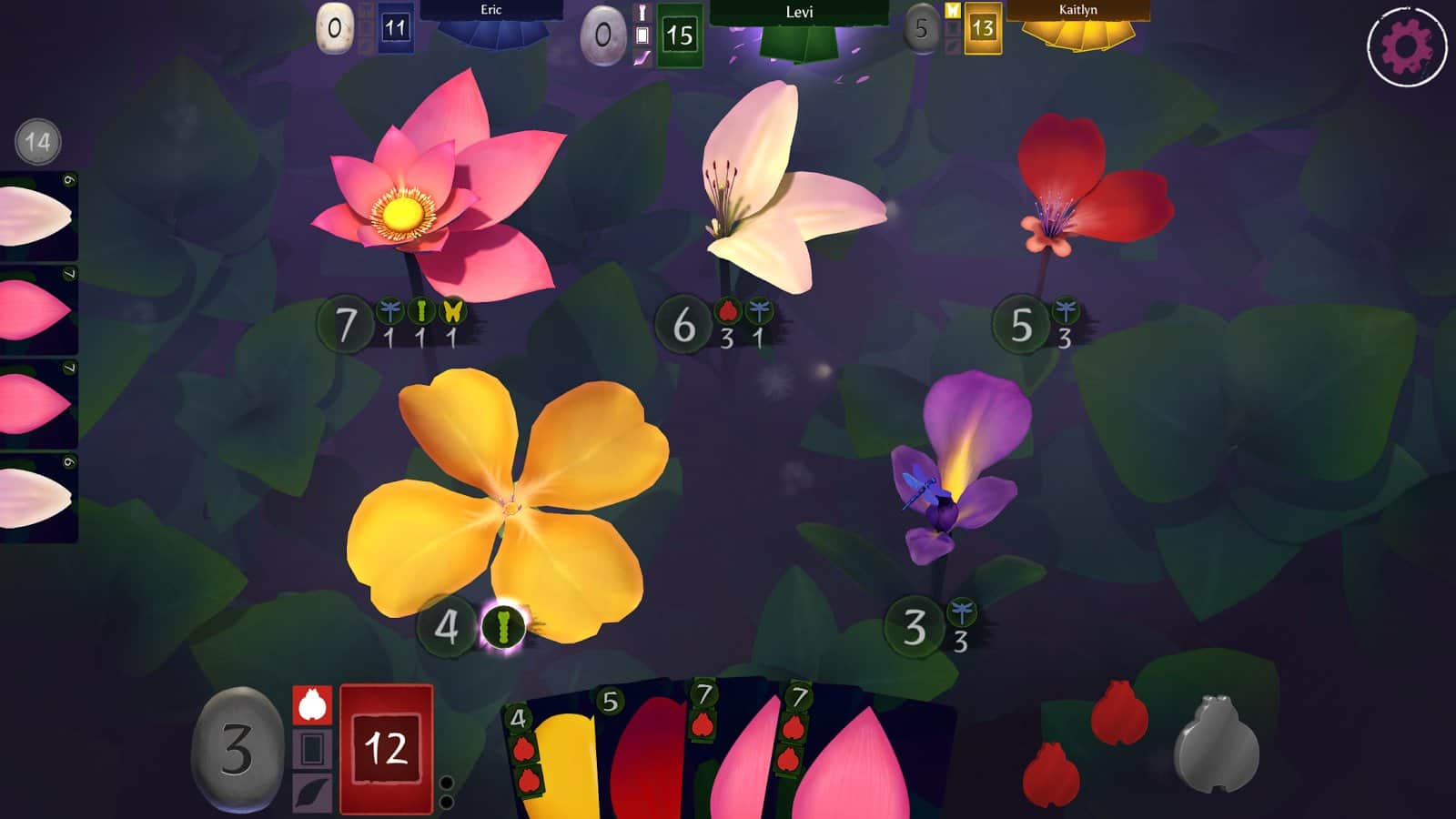1456x819 pixels.
Task: Toggle the white petal action icon above your deck
Action: tap(310, 705)
